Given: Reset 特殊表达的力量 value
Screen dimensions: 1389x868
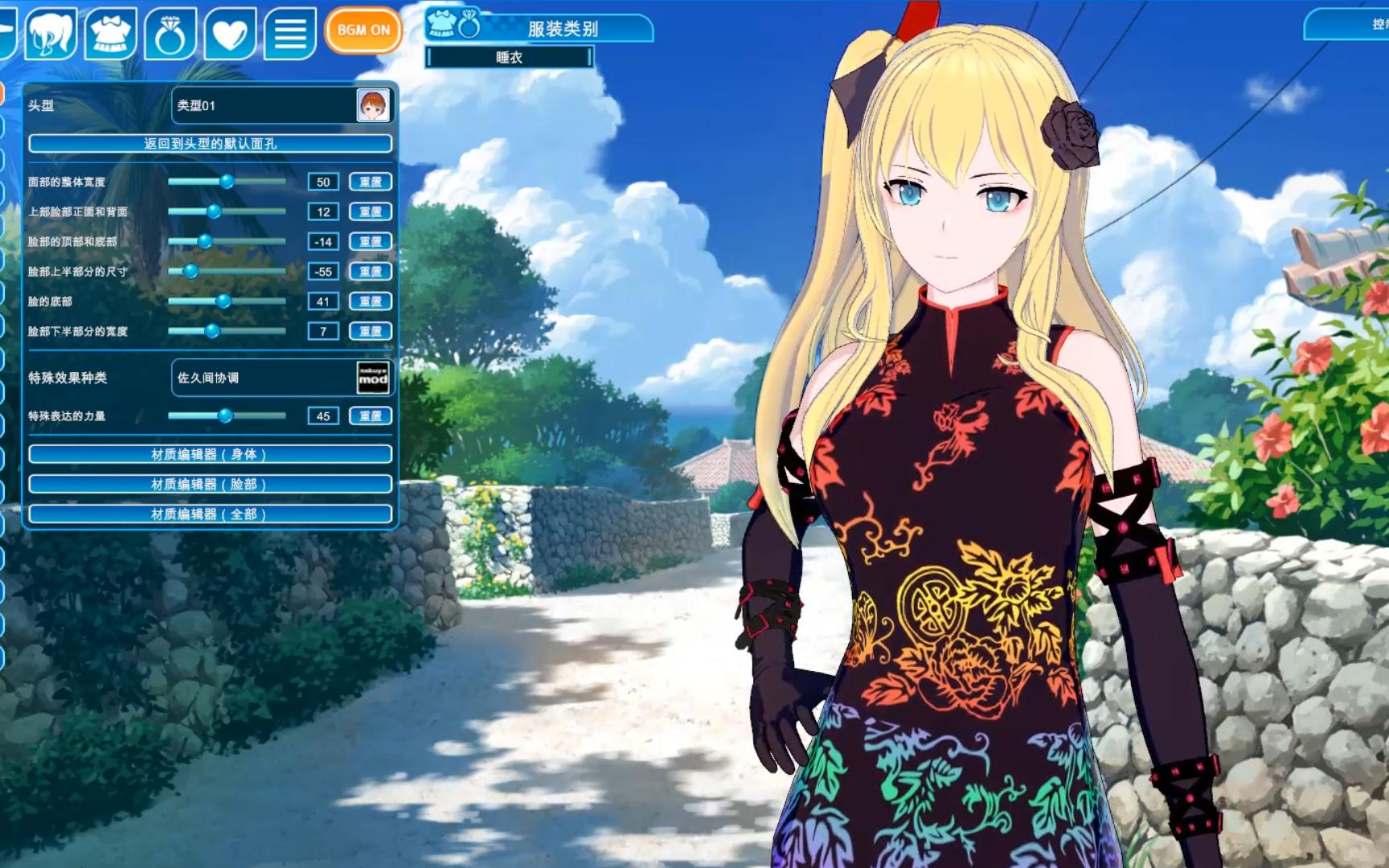Looking at the screenshot, I should point(371,416).
